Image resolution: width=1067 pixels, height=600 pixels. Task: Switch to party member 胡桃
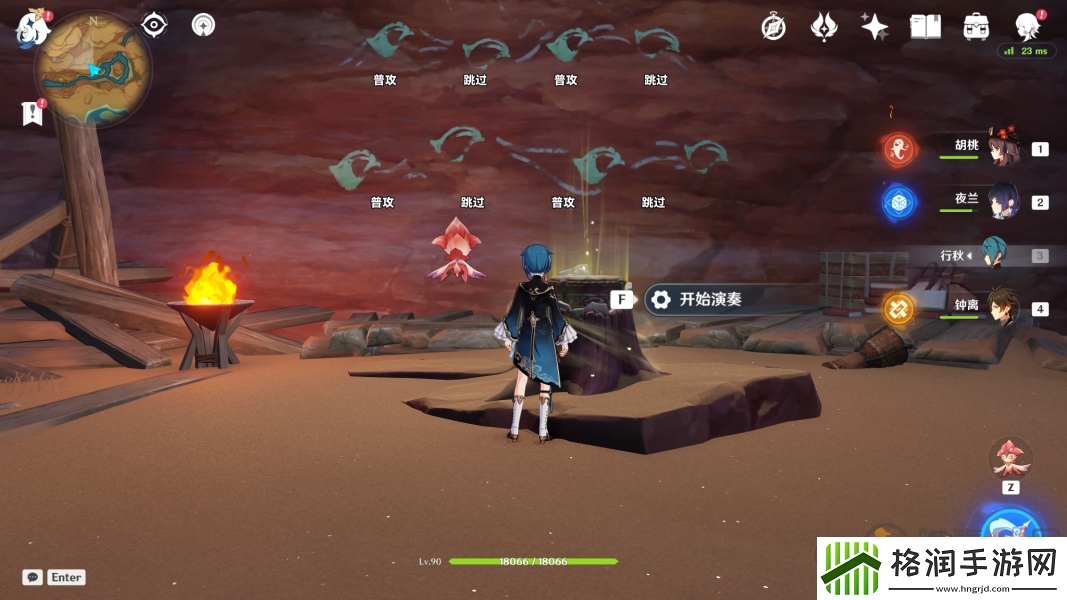point(1001,149)
